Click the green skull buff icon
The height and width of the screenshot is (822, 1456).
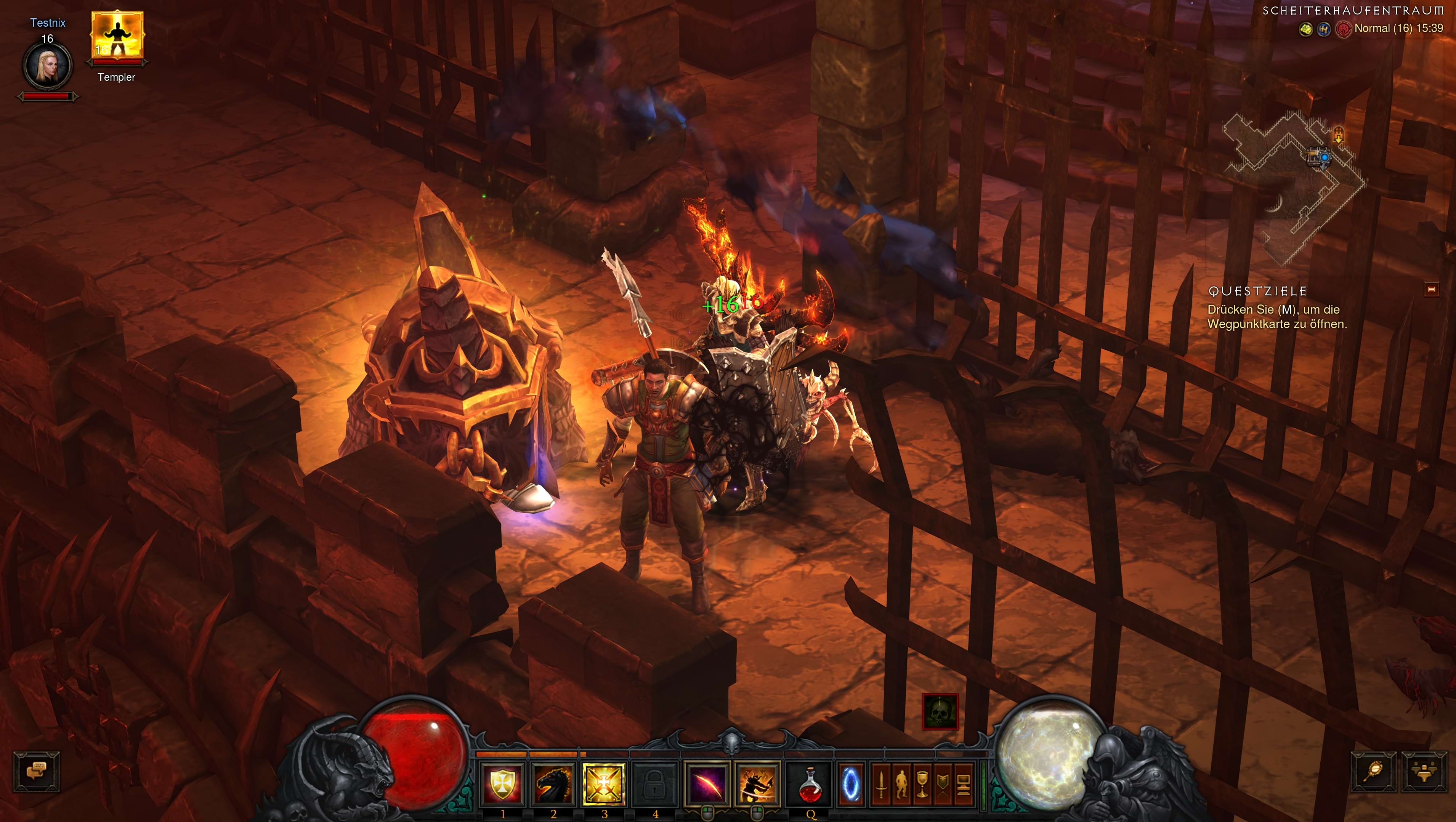pos(940,712)
